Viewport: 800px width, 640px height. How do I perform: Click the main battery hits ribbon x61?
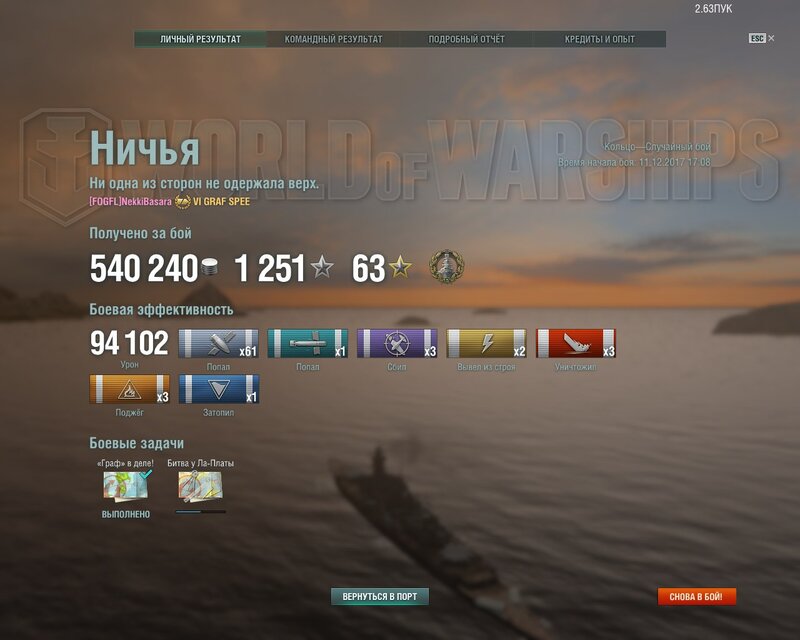218,343
